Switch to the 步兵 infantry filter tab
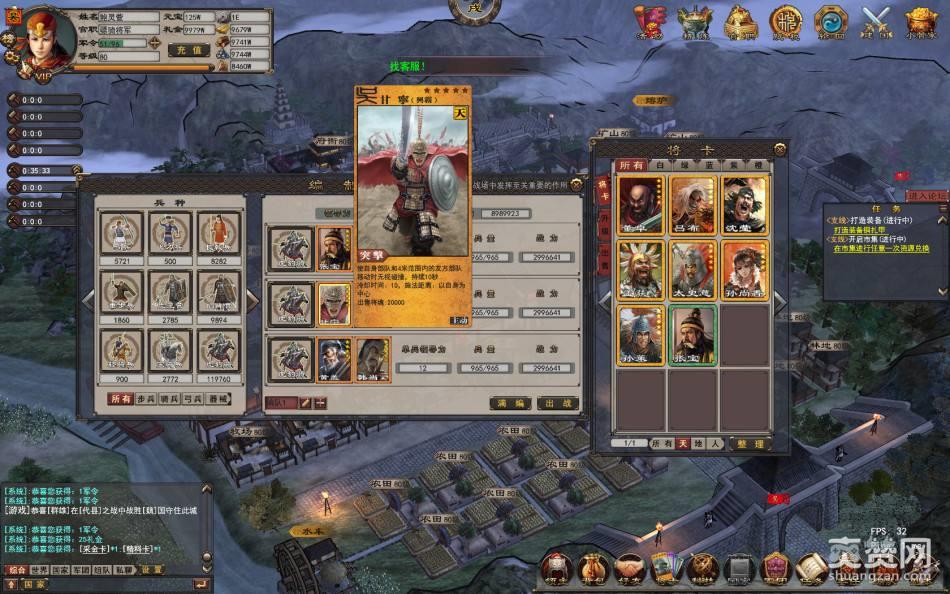 pos(144,399)
